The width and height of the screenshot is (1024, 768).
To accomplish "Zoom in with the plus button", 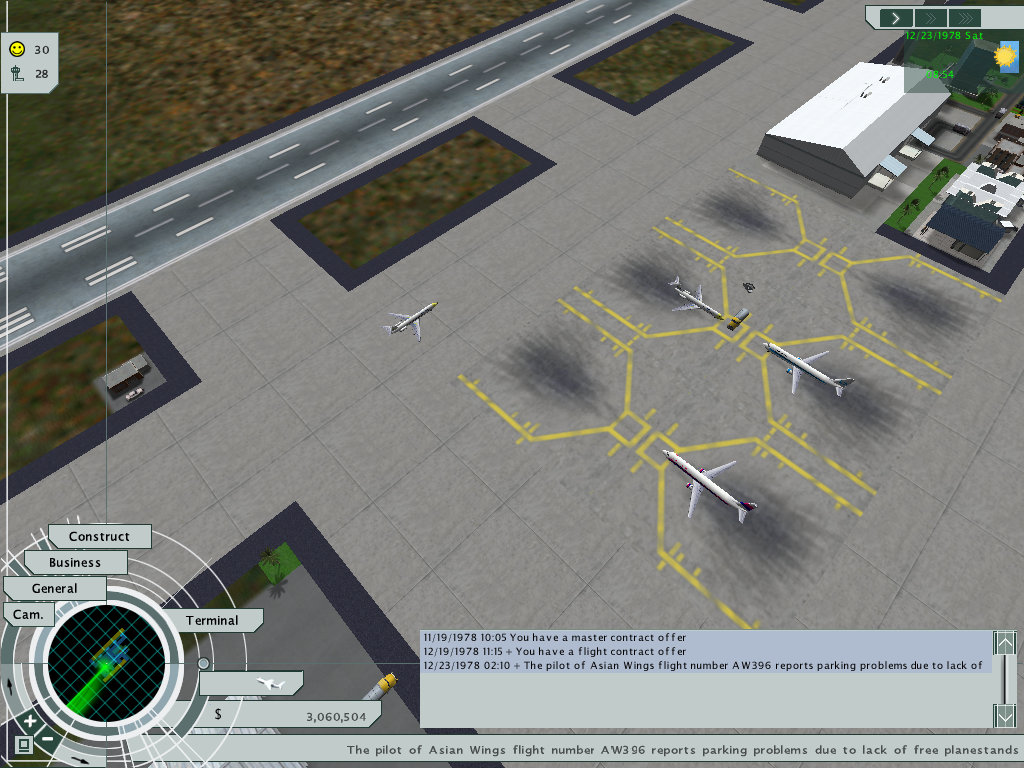I will coord(30,721).
